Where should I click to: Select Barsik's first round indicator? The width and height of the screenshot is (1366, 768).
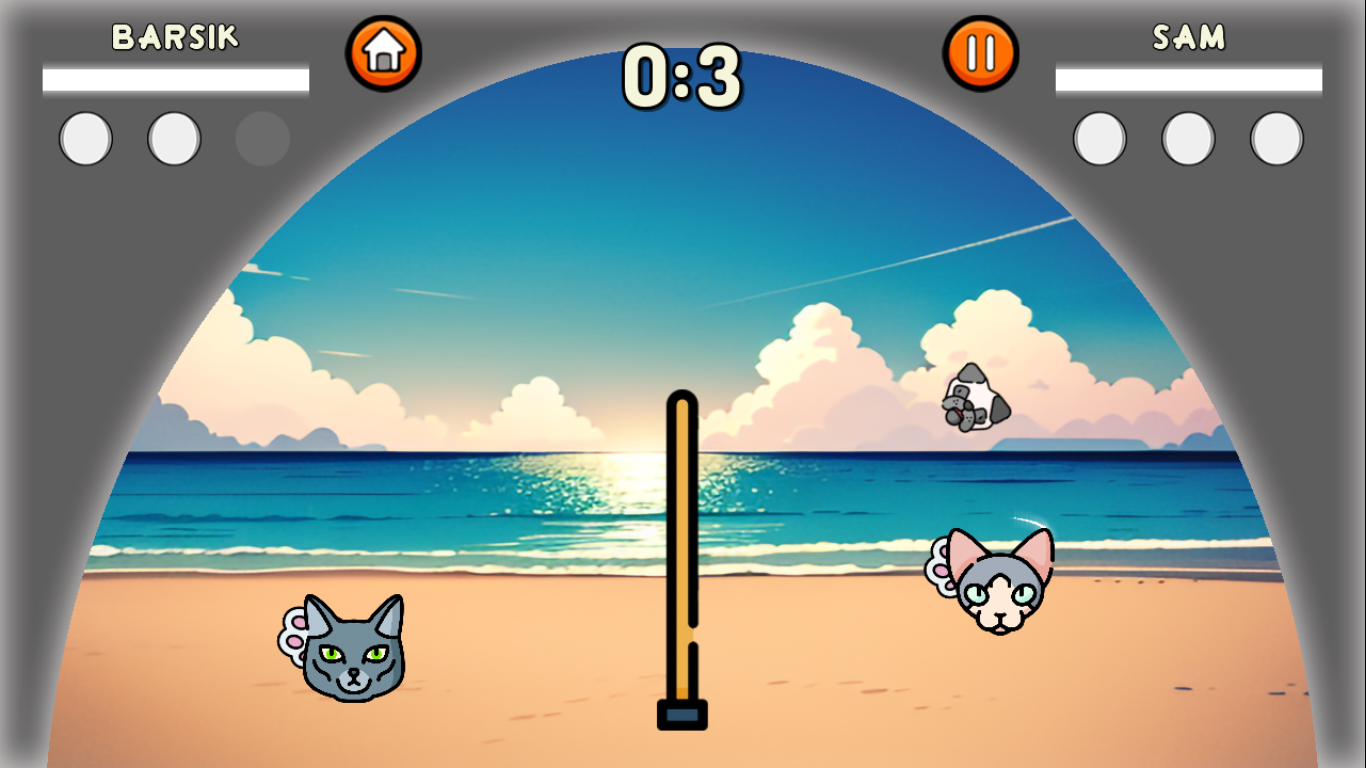click(85, 137)
